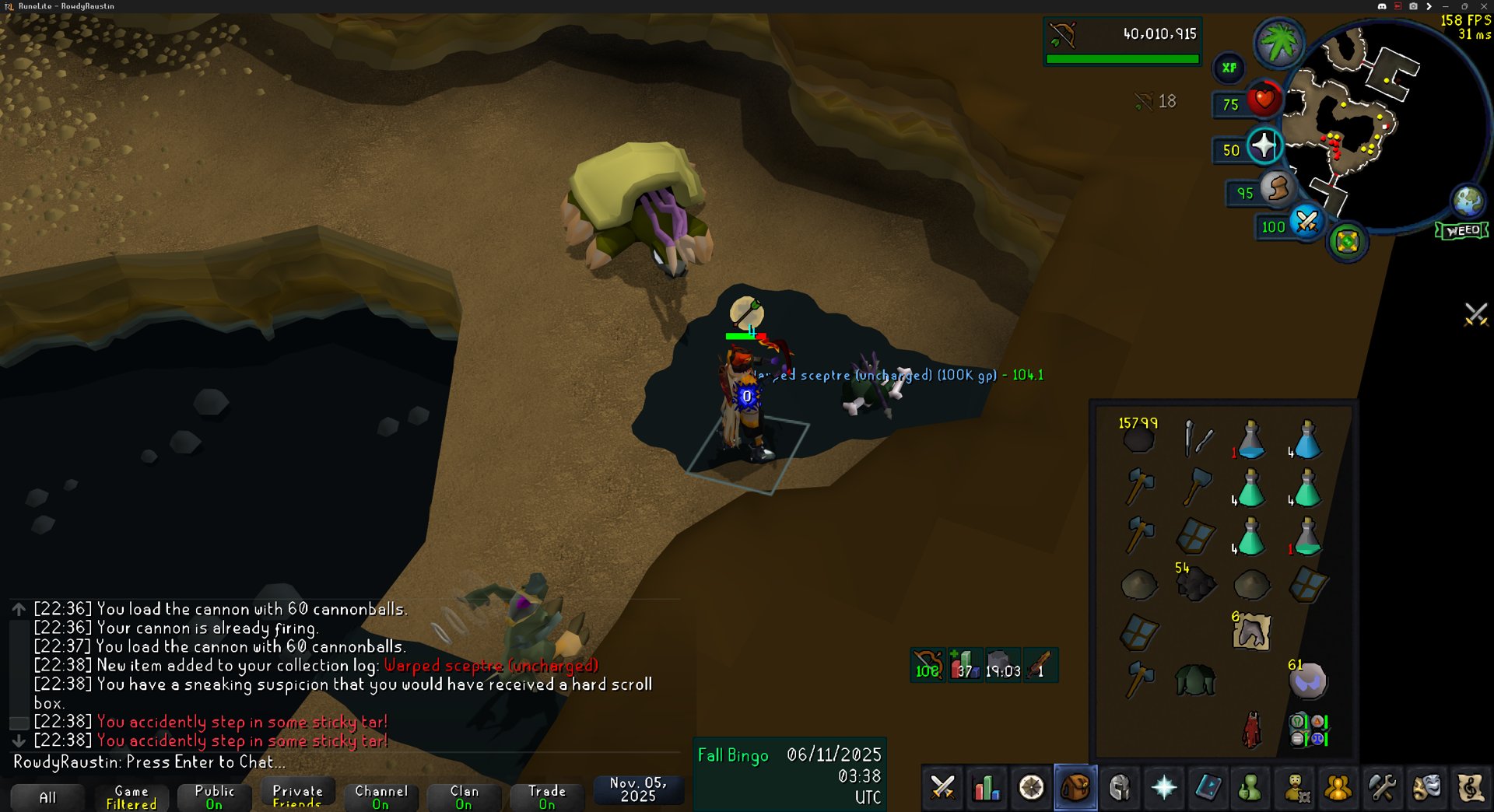The image size is (1494, 812).
Task: Switch to the Game chat filter tab
Action: coord(131,796)
